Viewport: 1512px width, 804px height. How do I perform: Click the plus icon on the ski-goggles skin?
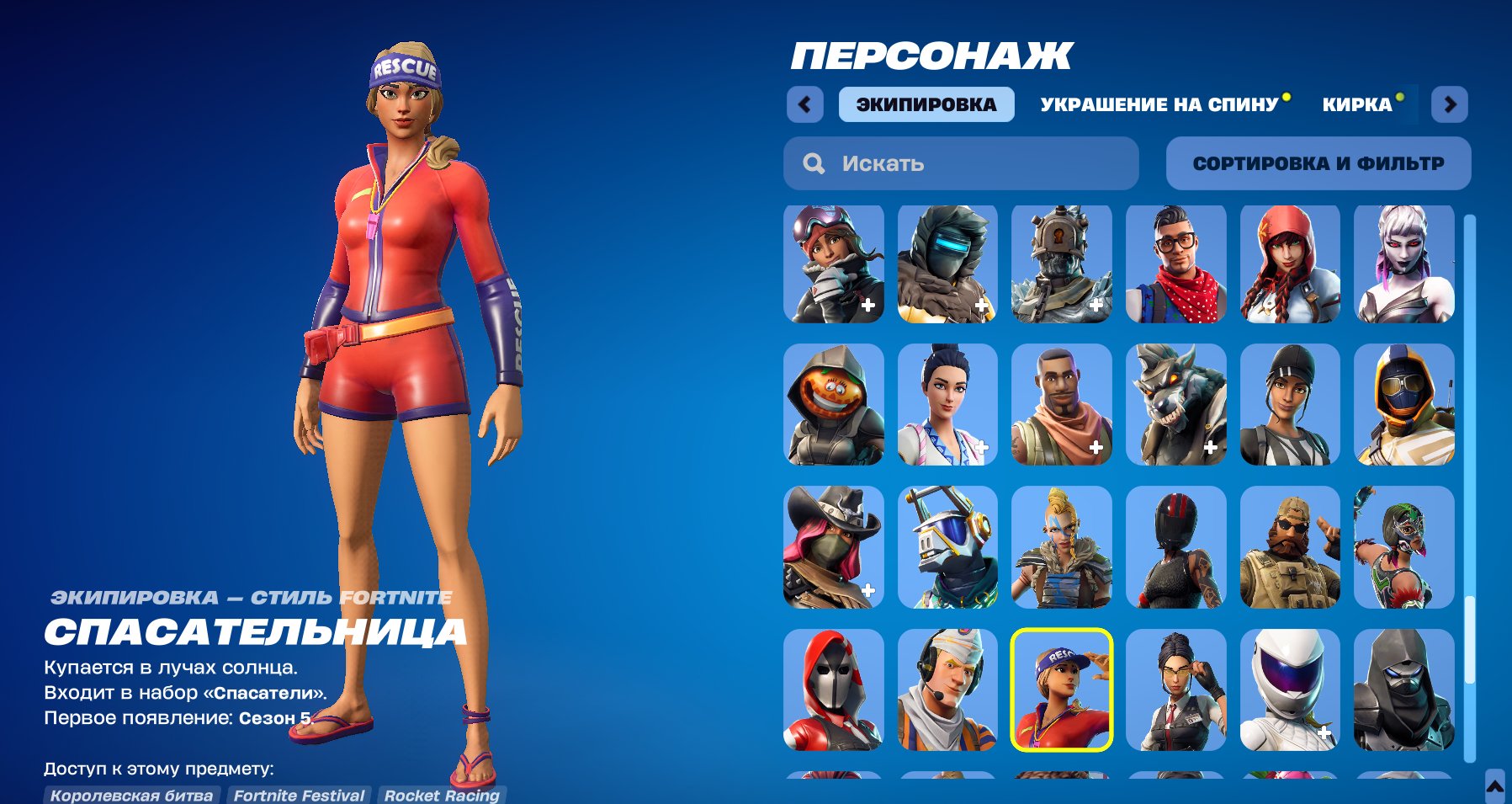[x=868, y=304]
